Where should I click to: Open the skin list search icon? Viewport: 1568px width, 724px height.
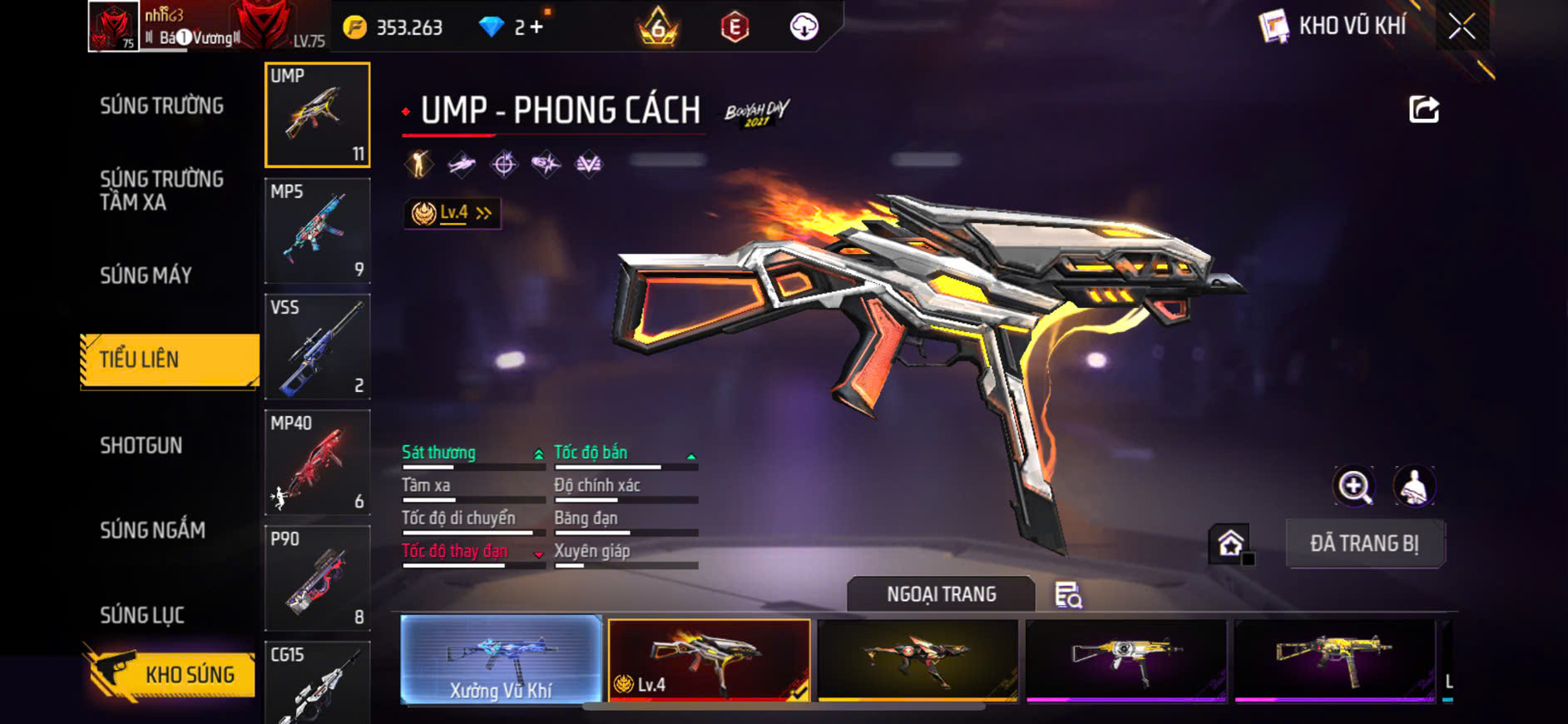point(1068,595)
